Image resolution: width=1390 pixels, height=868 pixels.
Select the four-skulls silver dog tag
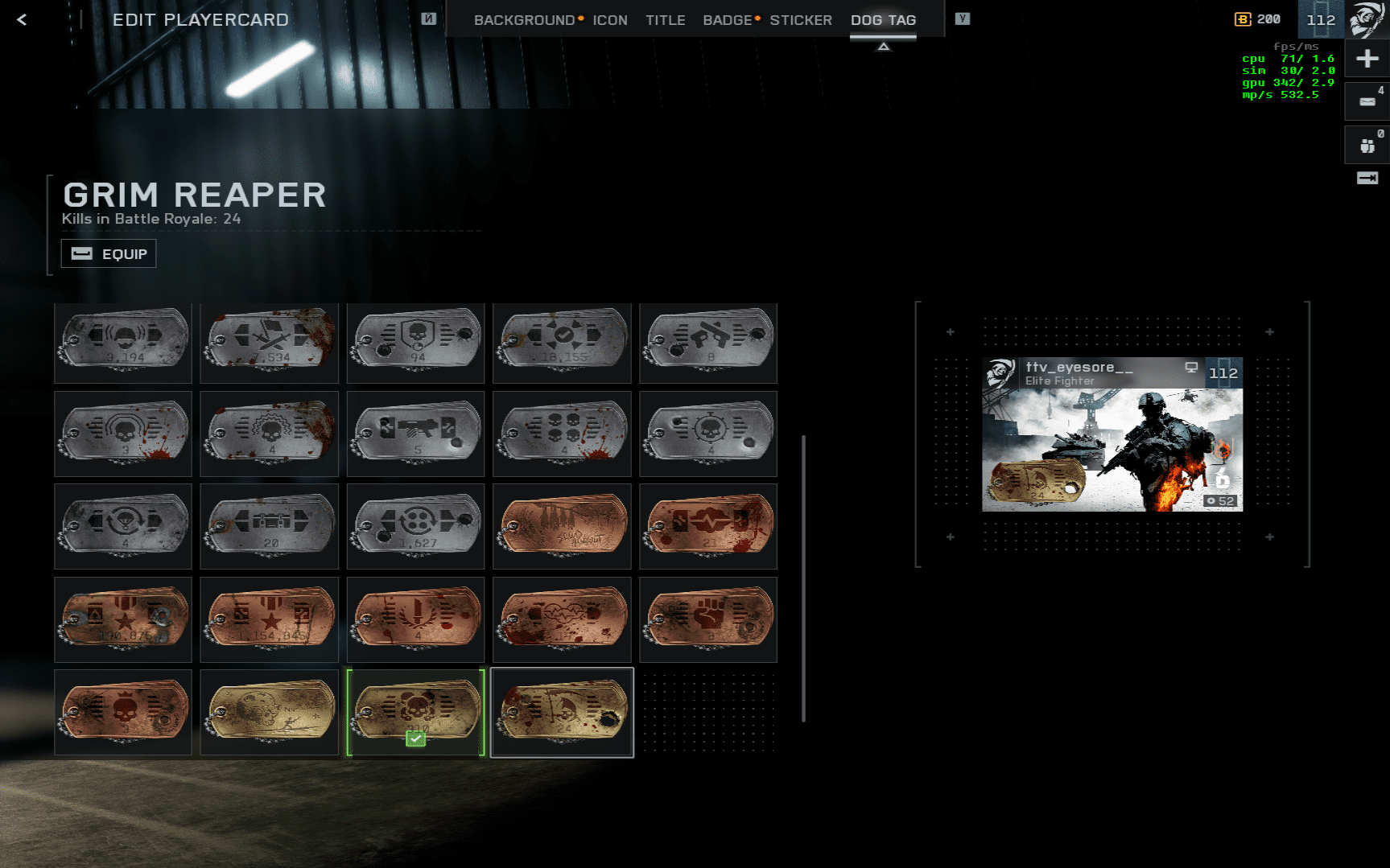point(562,434)
